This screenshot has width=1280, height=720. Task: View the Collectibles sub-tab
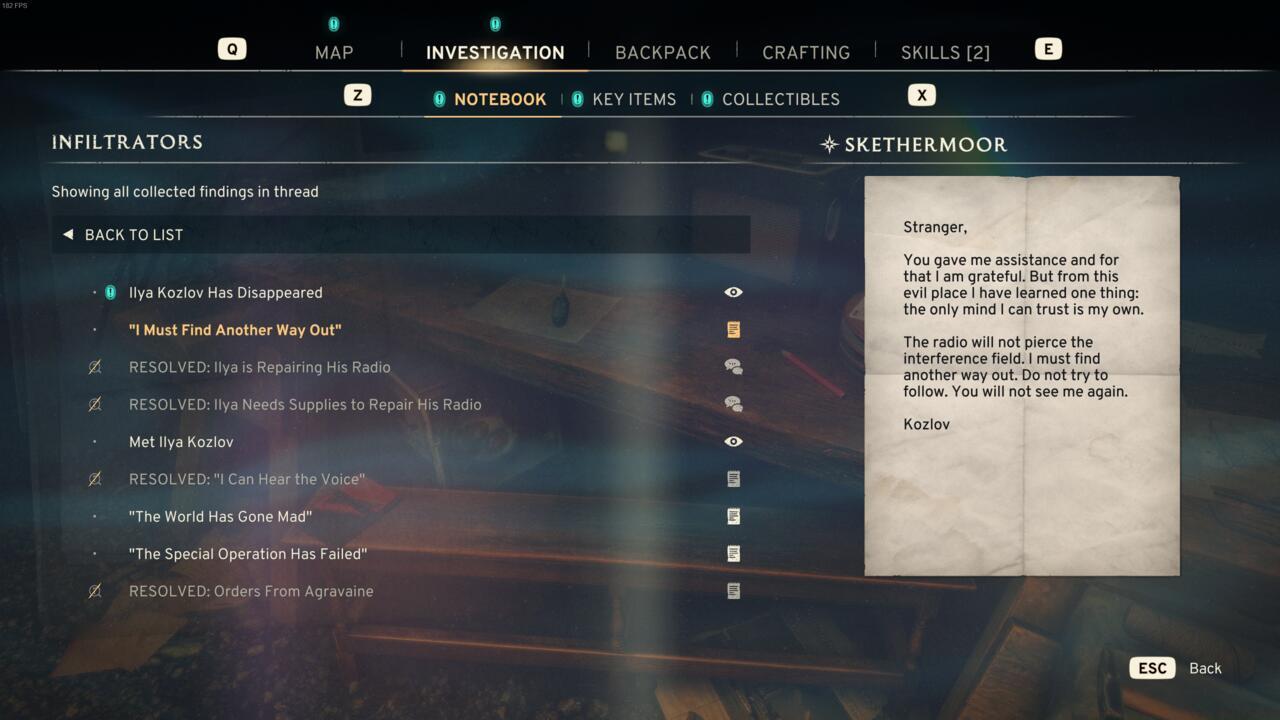pyautogui.click(x=780, y=99)
